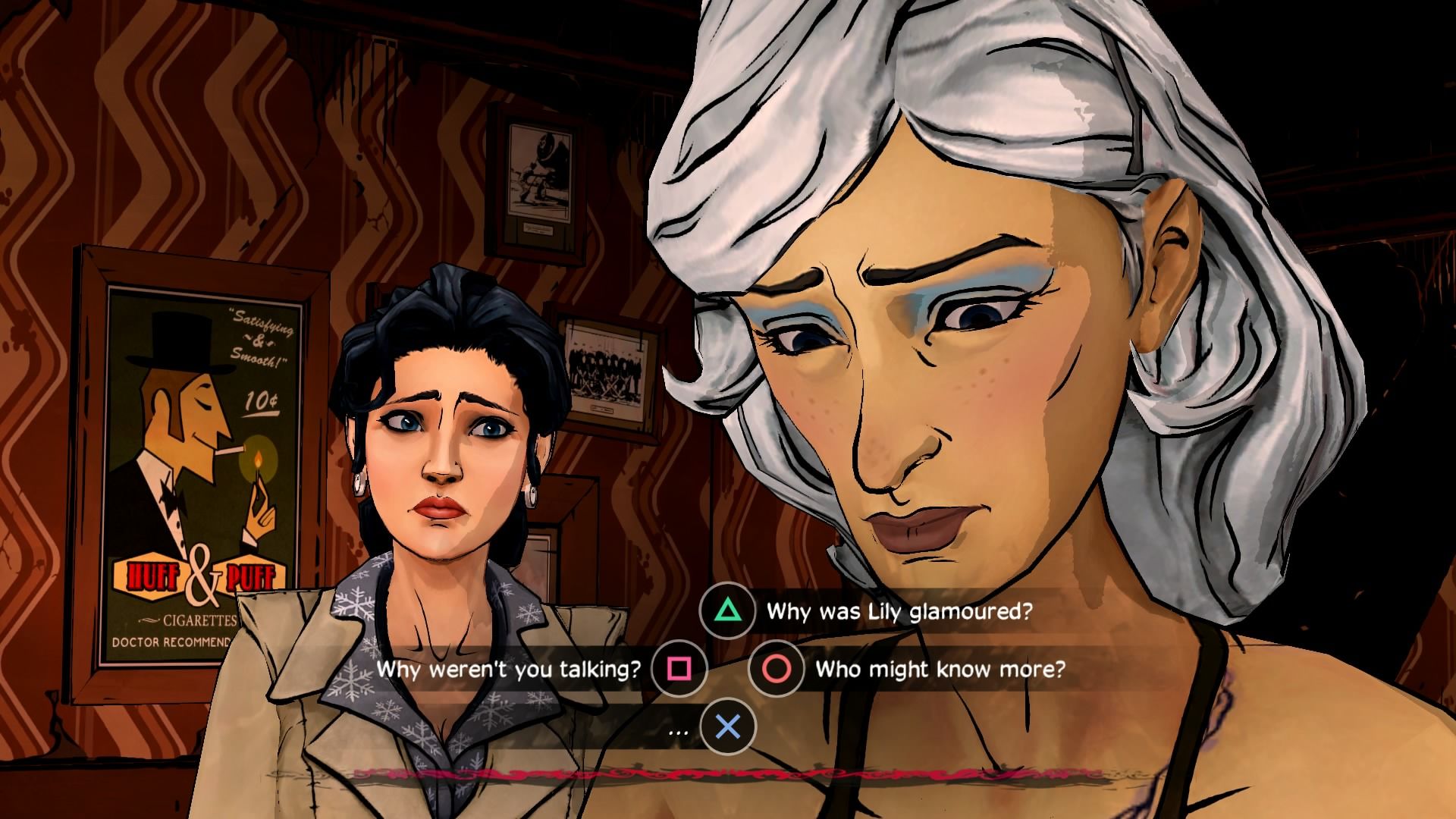Pick the silent "..." response
This screenshot has width=1456, height=819.
[x=679, y=731]
